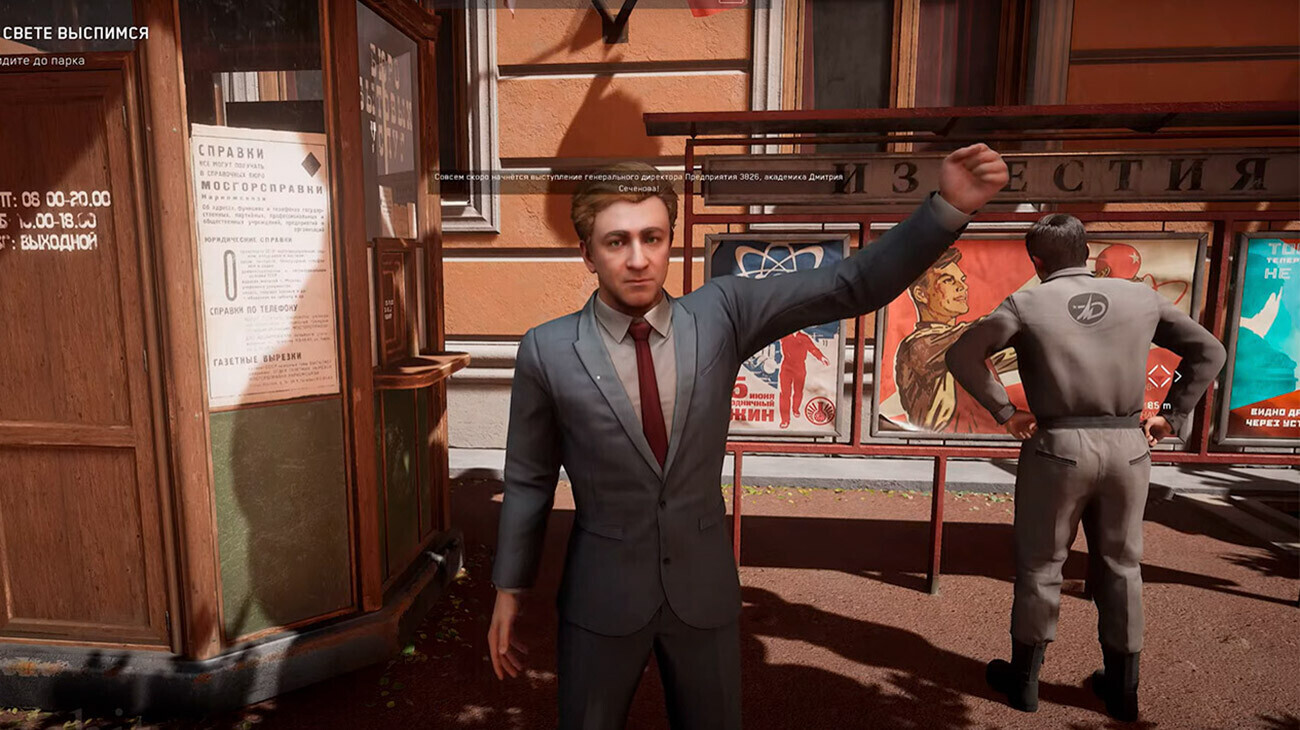Click the quest title ending 'СВЕТЕ ВЫСПИМСЯ'

75,33
